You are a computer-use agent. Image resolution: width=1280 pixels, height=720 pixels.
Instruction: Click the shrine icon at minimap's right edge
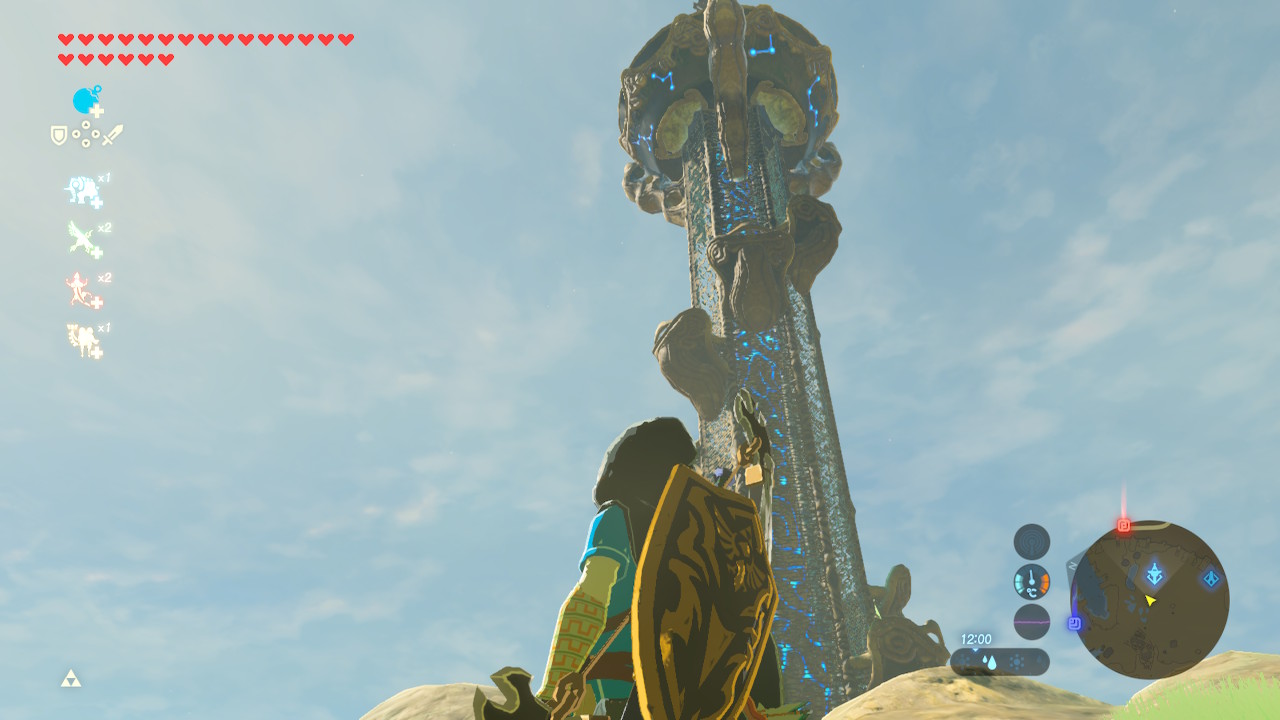click(x=1211, y=578)
